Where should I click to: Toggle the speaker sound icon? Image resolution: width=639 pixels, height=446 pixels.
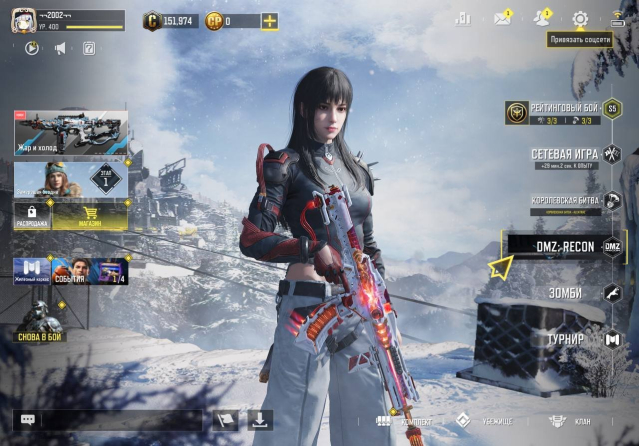60,48
